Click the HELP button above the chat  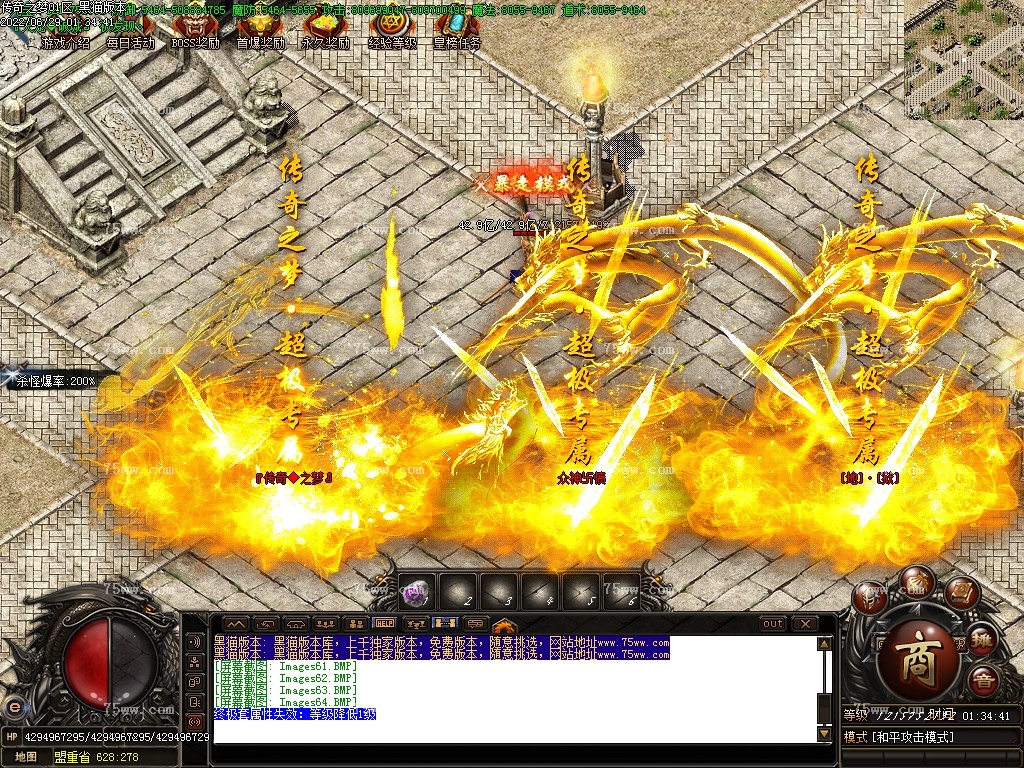coord(385,623)
